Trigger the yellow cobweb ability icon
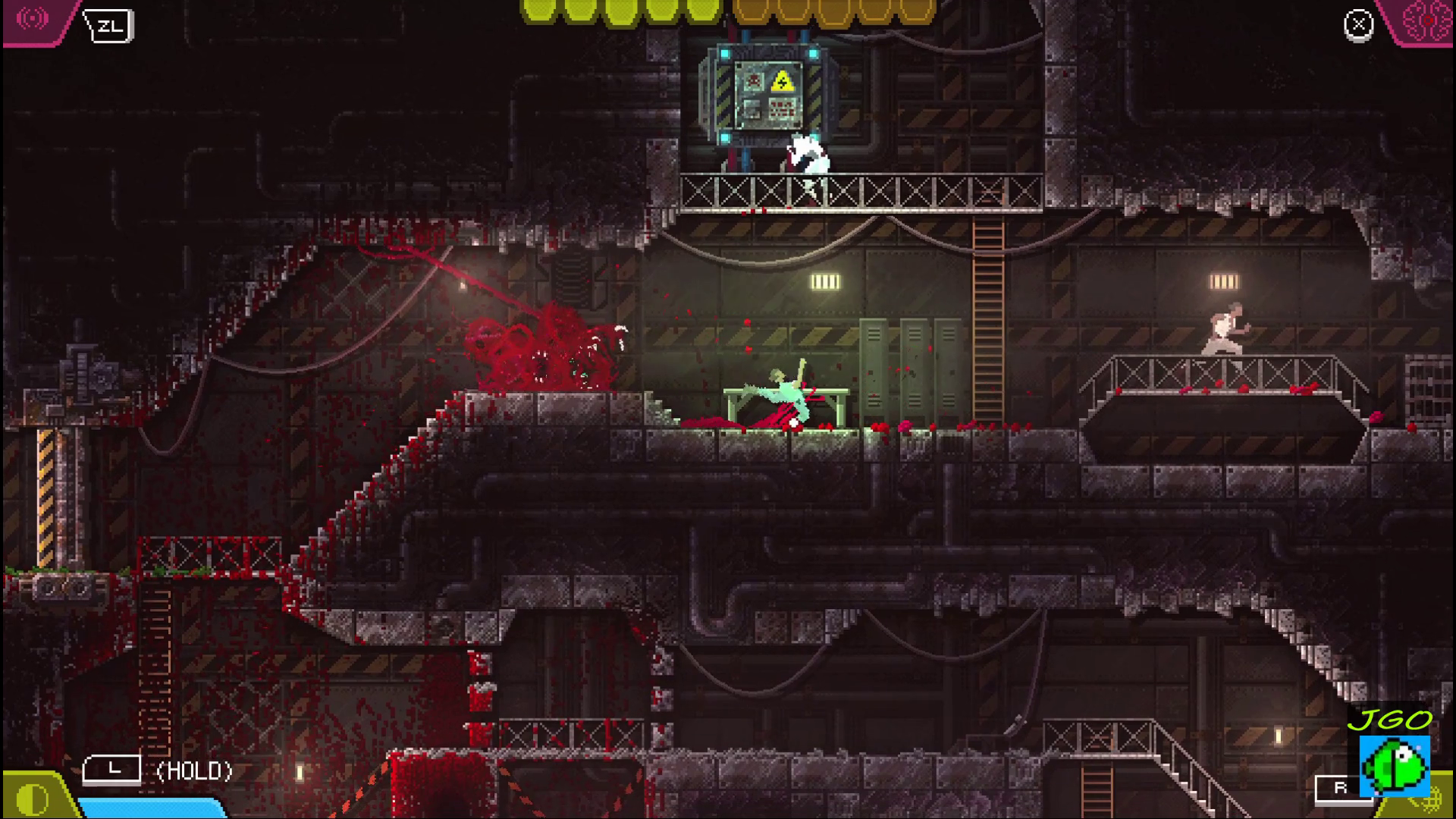The width and height of the screenshot is (1456, 819). 1437,801
